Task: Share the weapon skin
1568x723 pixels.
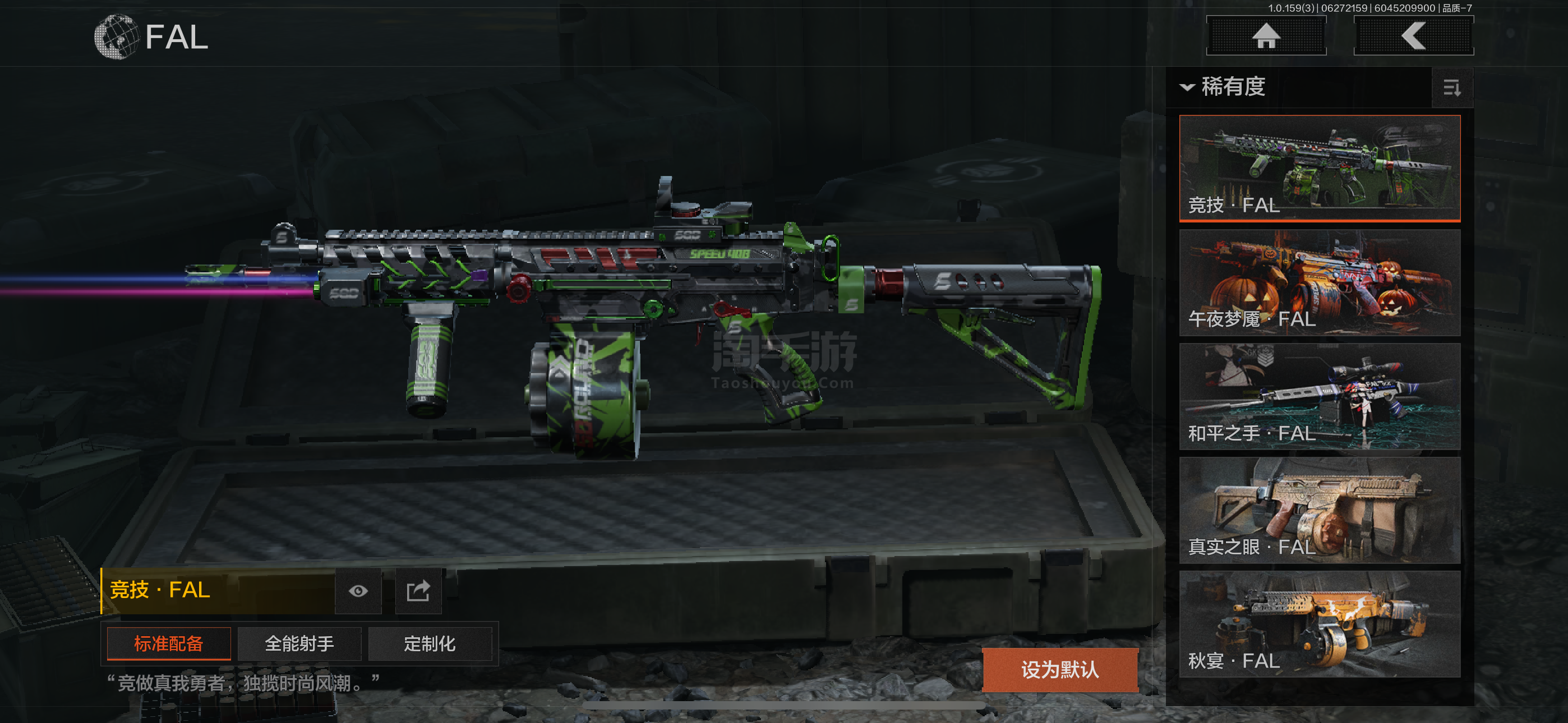Action: [x=418, y=591]
